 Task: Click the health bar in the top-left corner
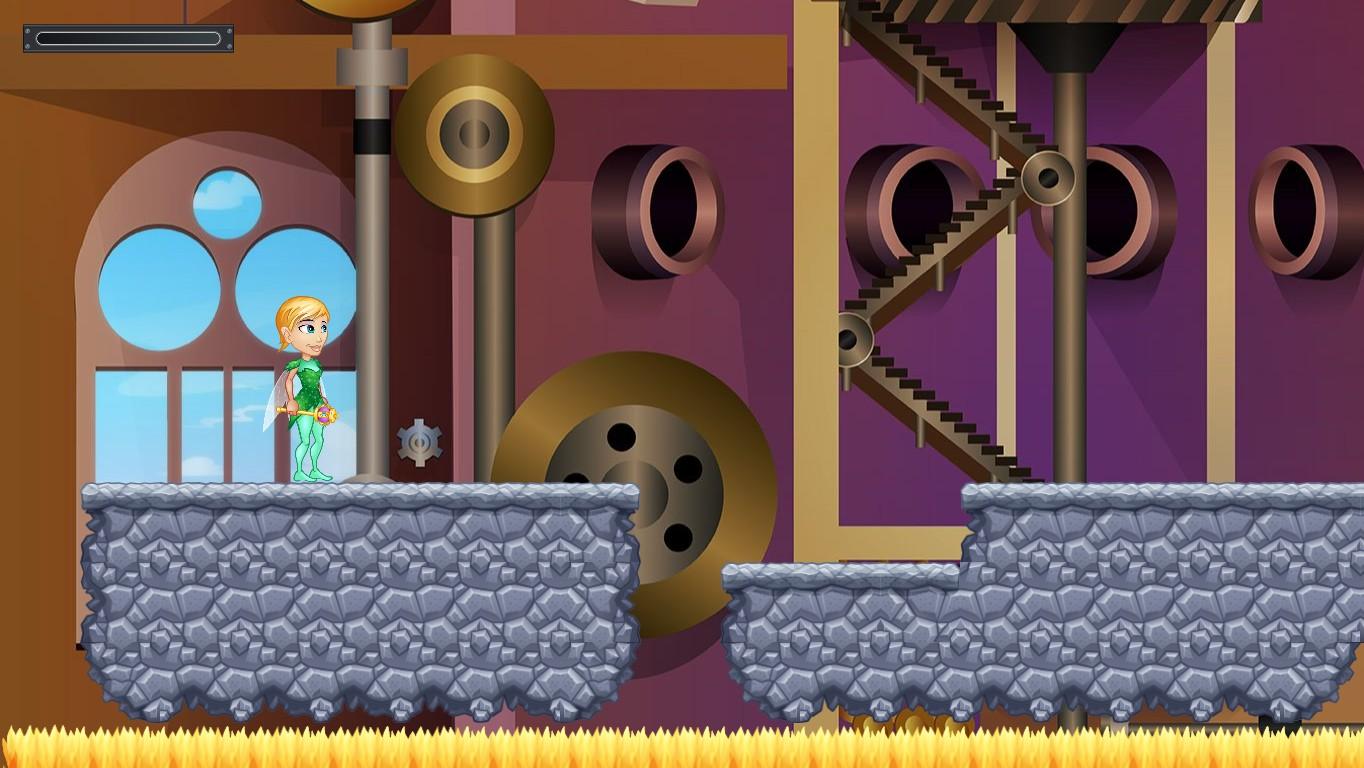[x=127, y=38]
